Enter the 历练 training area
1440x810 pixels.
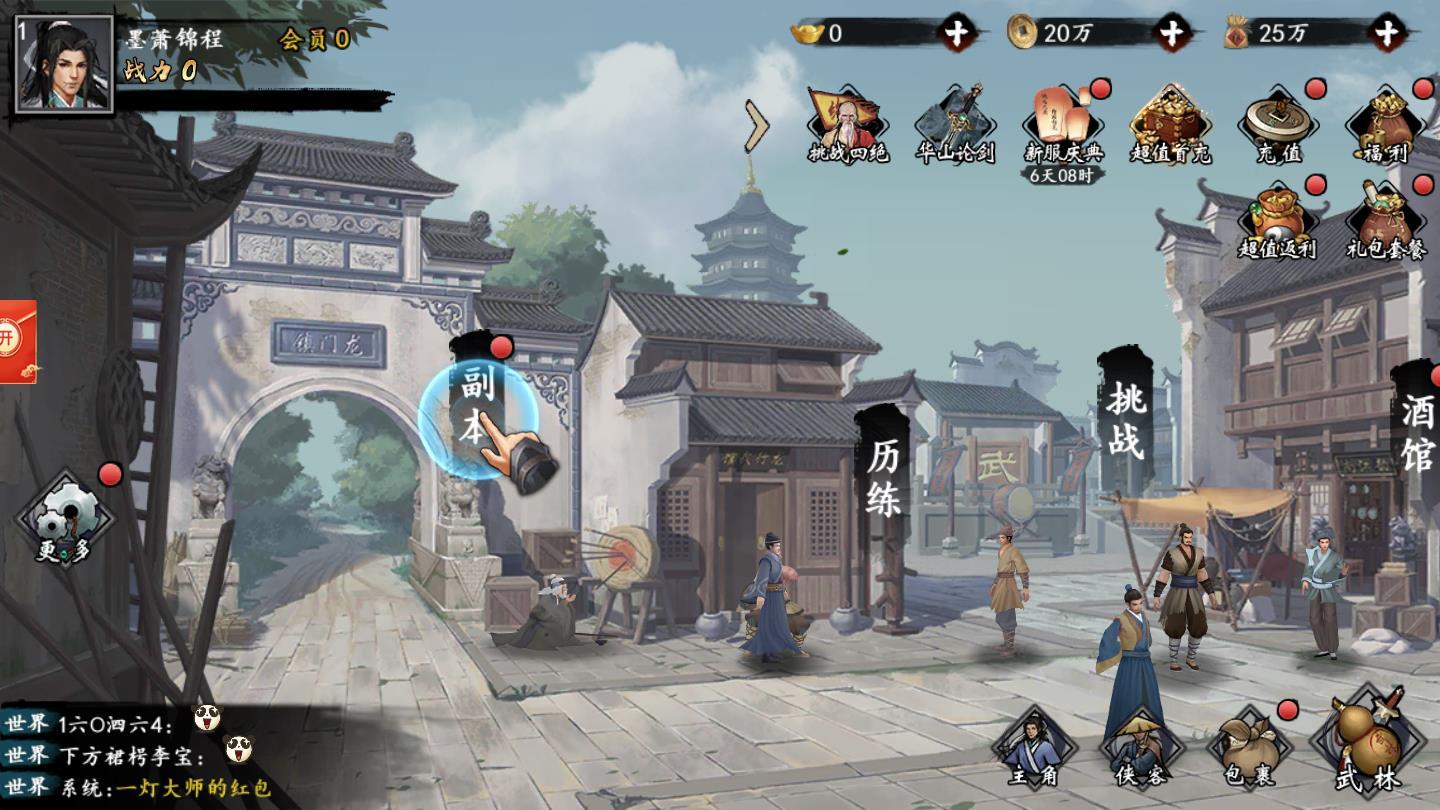(882, 480)
